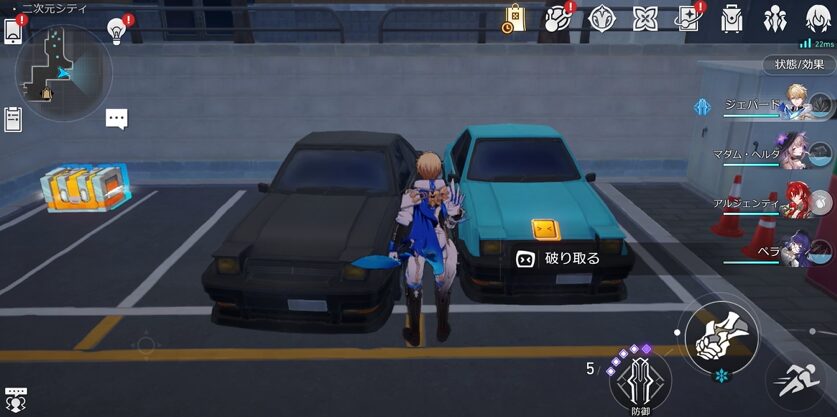Open the chat speech bubble

(x=117, y=119)
